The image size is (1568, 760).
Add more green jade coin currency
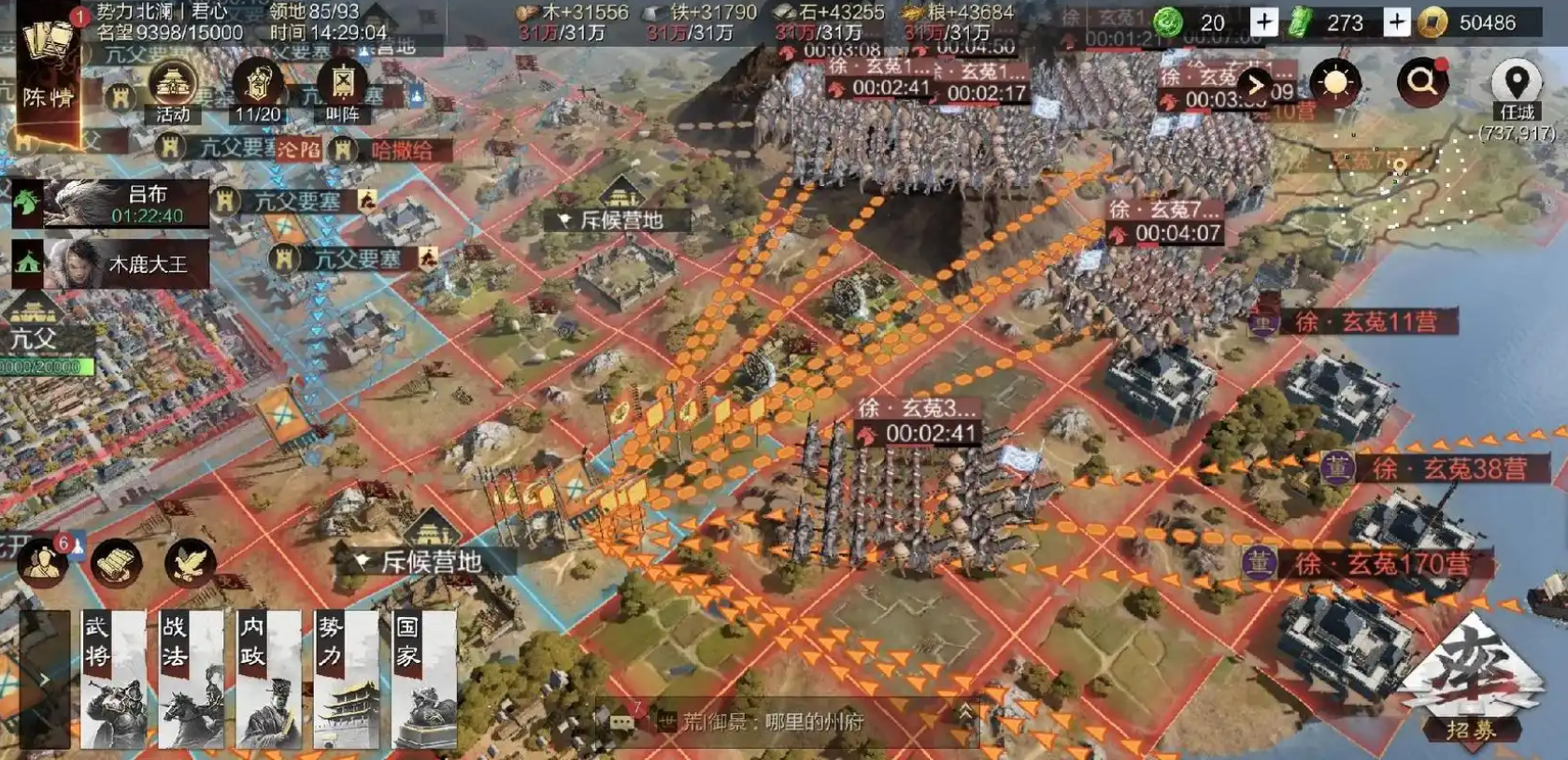(x=1263, y=22)
